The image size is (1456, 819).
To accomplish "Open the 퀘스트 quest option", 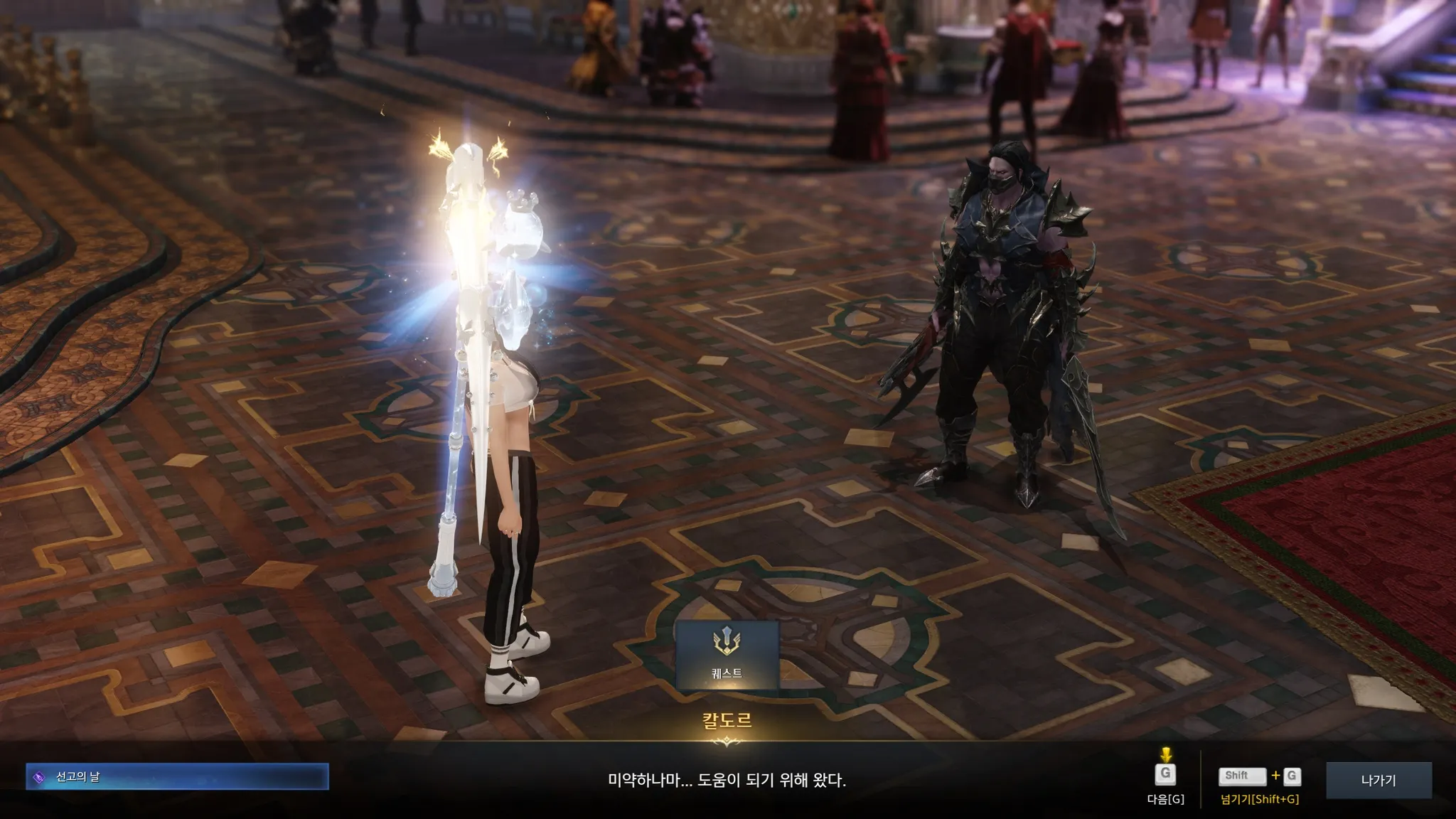I will click(727, 655).
